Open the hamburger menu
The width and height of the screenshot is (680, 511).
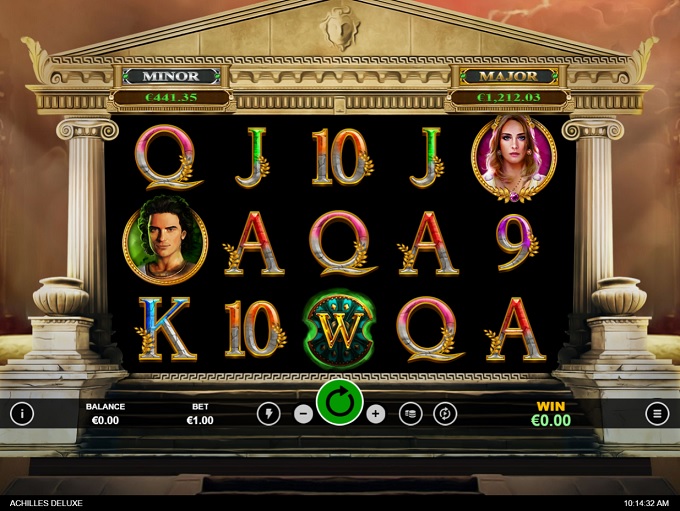[x=656, y=413]
